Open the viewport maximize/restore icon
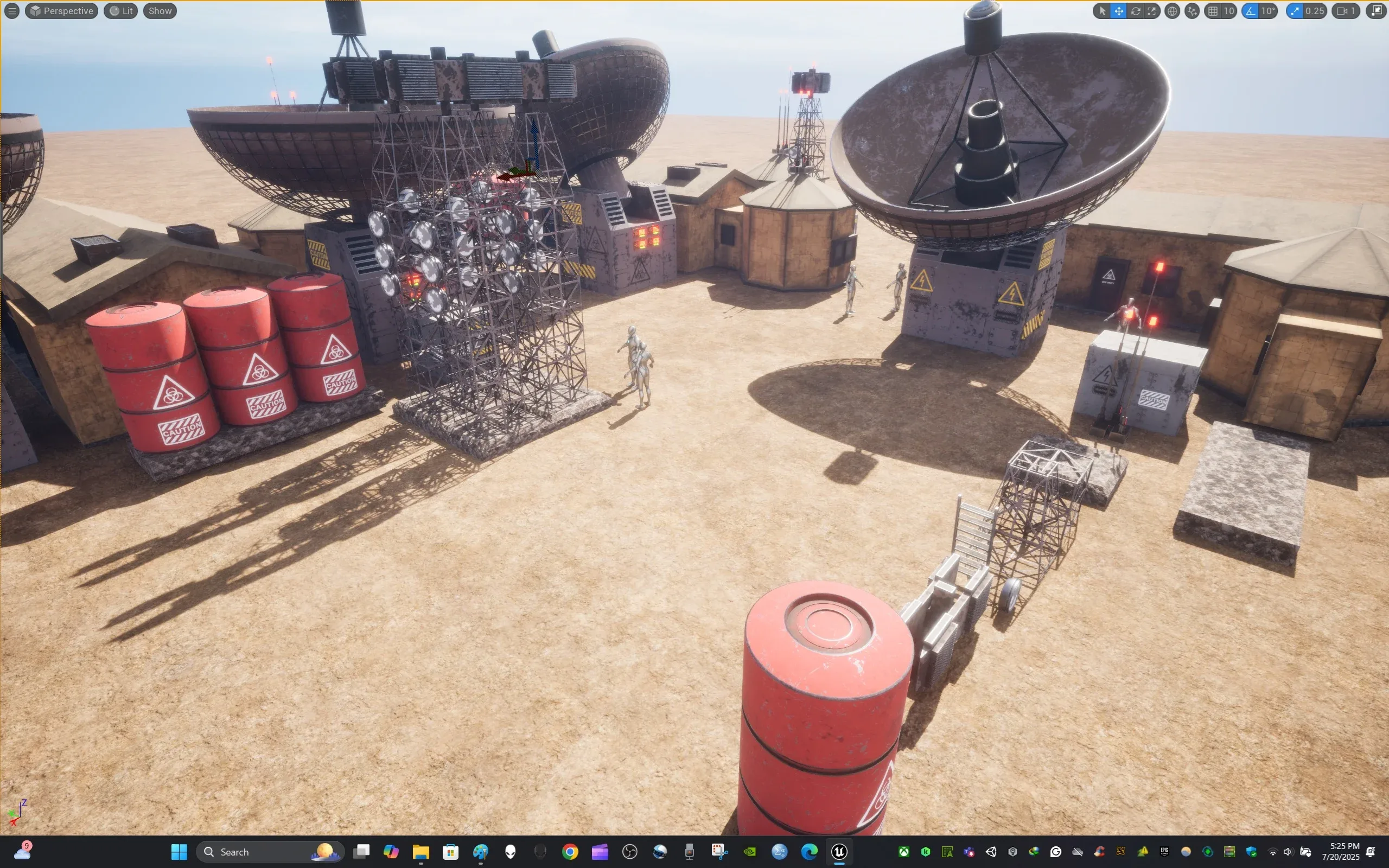Viewport: 1389px width, 868px height. (x=1377, y=10)
